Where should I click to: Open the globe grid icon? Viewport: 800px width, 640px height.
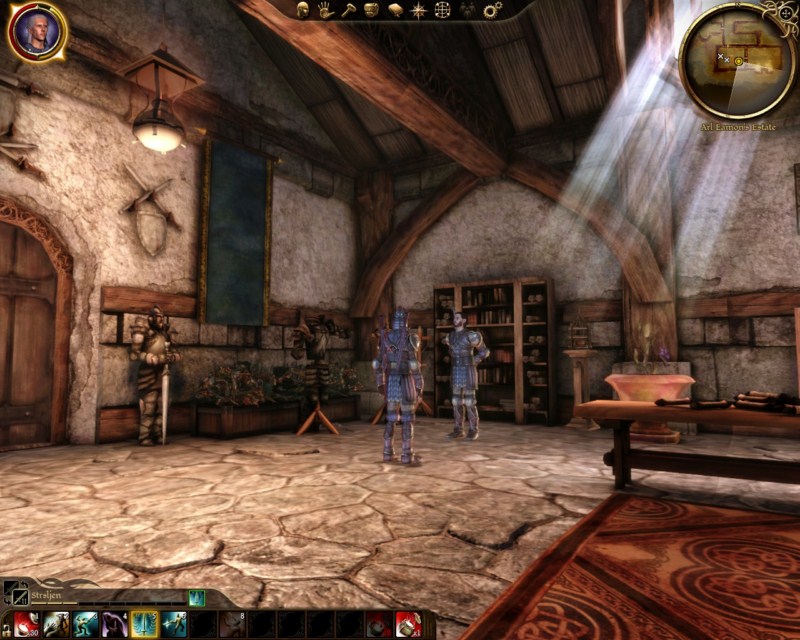click(442, 10)
